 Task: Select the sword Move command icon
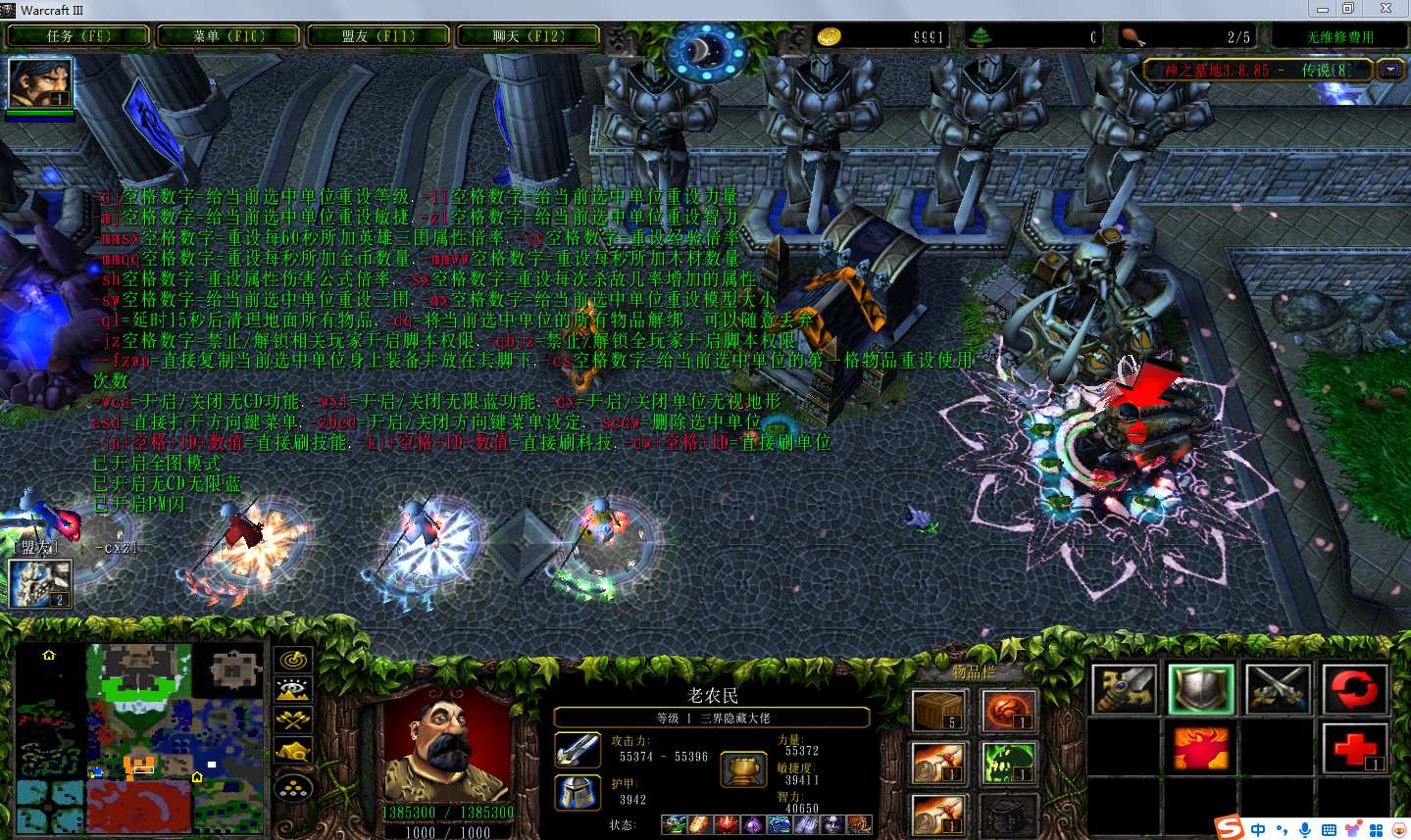pyautogui.click(x=1124, y=689)
